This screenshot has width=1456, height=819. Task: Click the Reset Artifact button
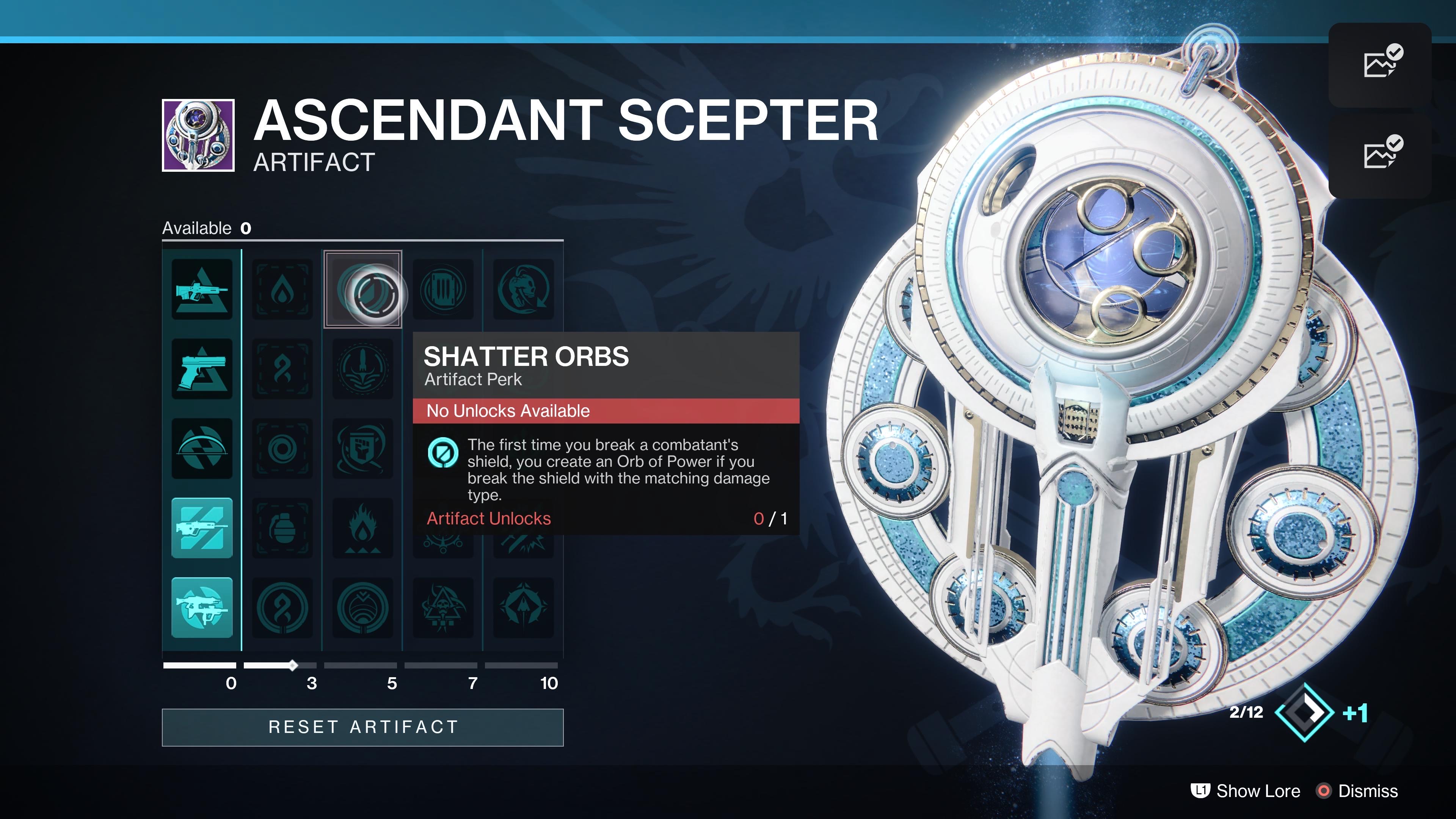pos(362,727)
